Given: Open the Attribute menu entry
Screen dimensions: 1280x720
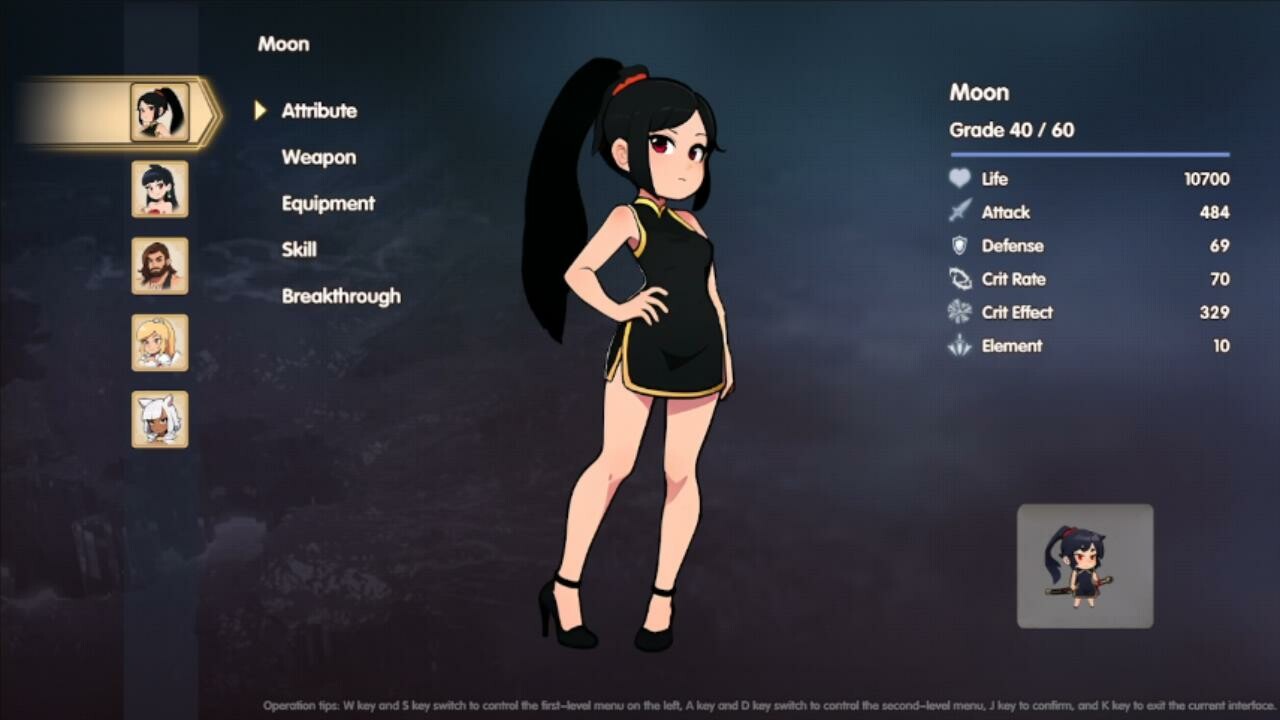Looking at the screenshot, I should coord(320,111).
